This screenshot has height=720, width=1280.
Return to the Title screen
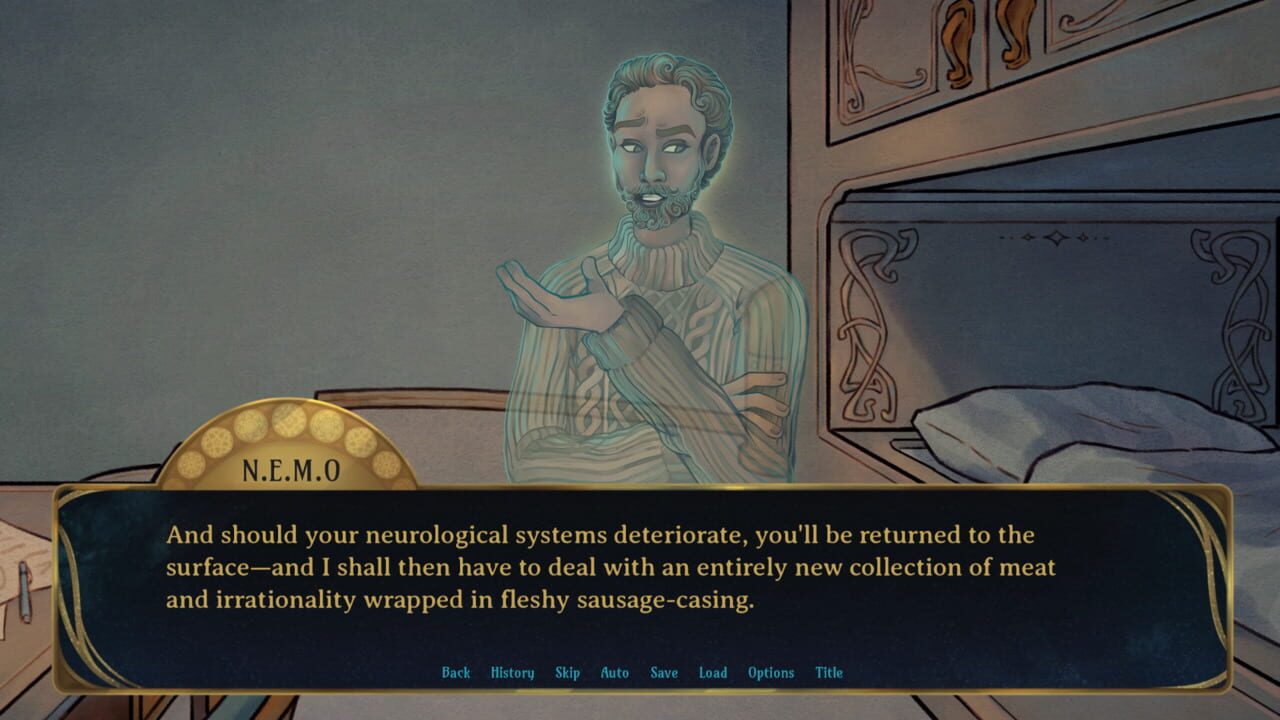click(828, 673)
